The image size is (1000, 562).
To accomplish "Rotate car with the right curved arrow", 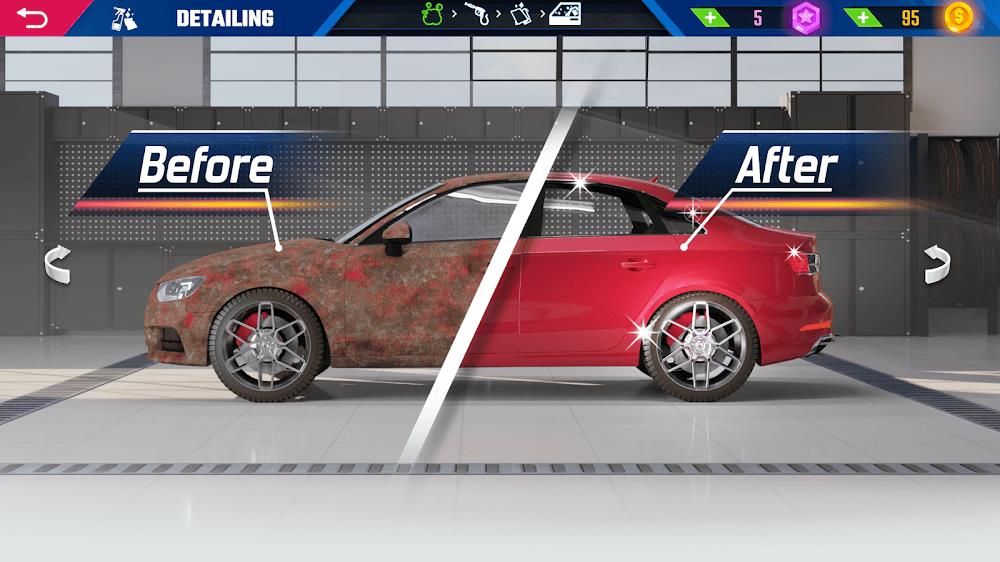I will point(936,264).
